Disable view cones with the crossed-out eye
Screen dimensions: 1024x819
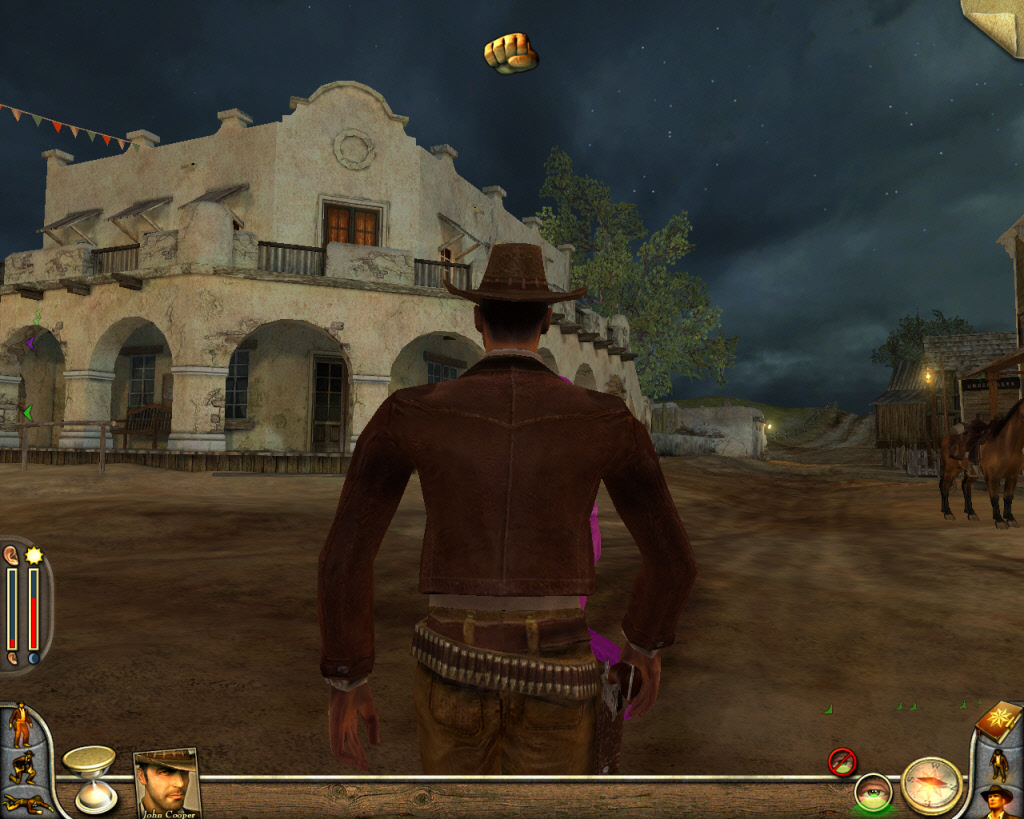(x=842, y=762)
